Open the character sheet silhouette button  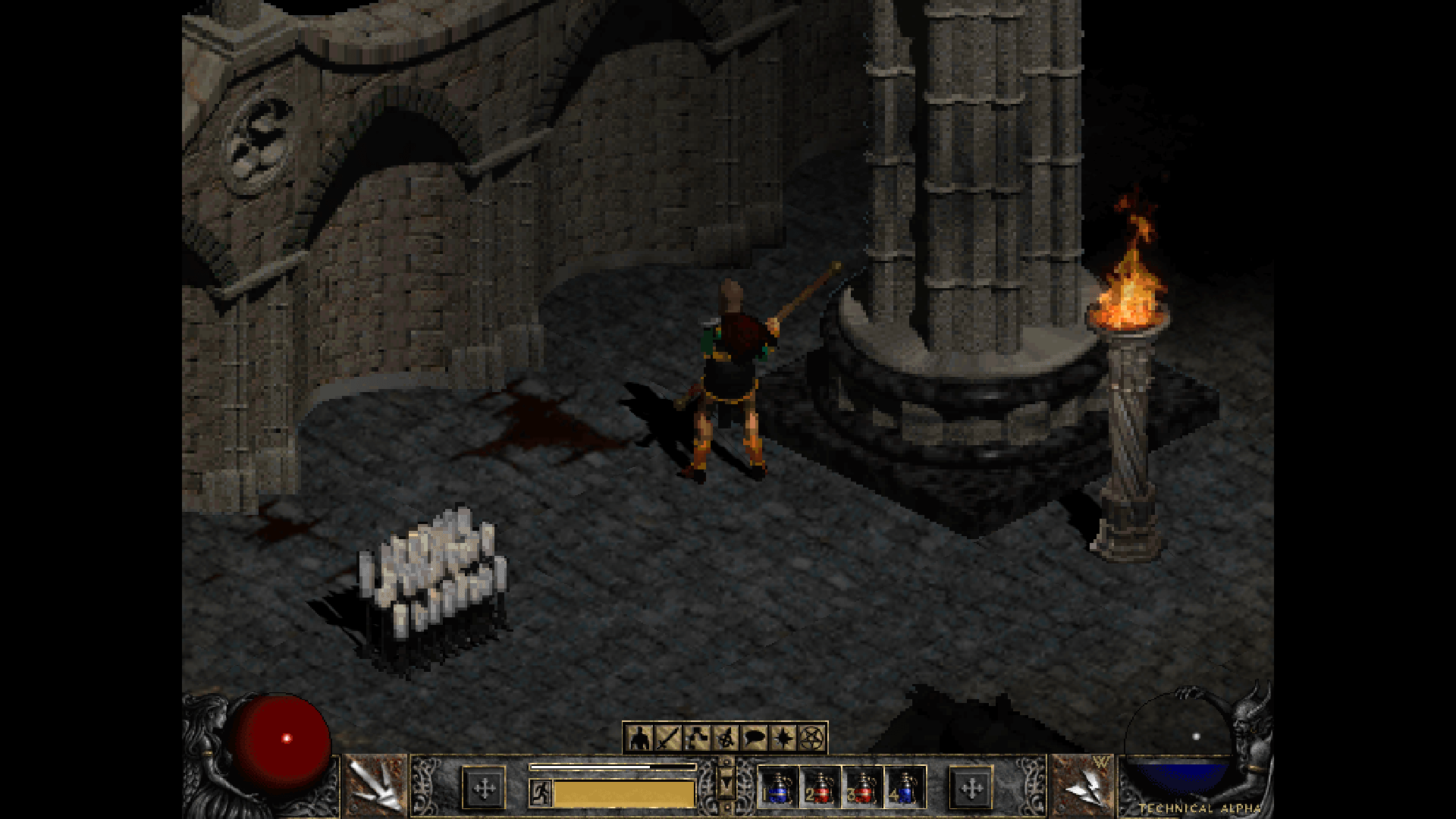[639, 737]
